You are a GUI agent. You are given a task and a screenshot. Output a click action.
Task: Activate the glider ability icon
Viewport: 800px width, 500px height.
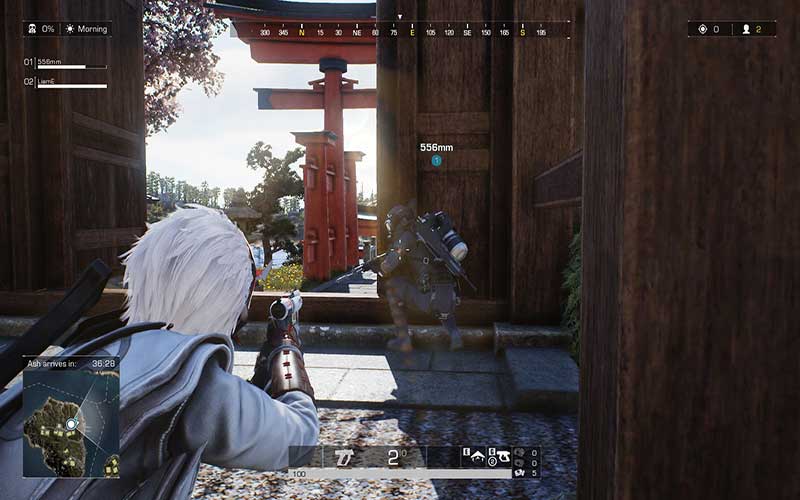pyautogui.click(x=479, y=456)
